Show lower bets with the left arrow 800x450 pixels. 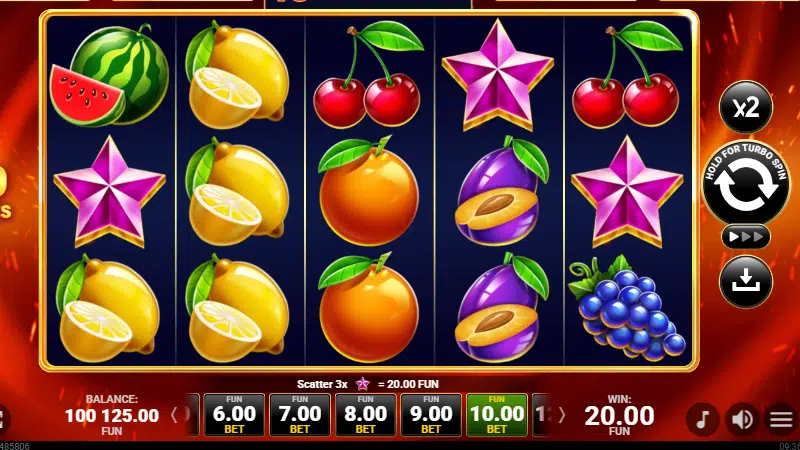pos(174,414)
